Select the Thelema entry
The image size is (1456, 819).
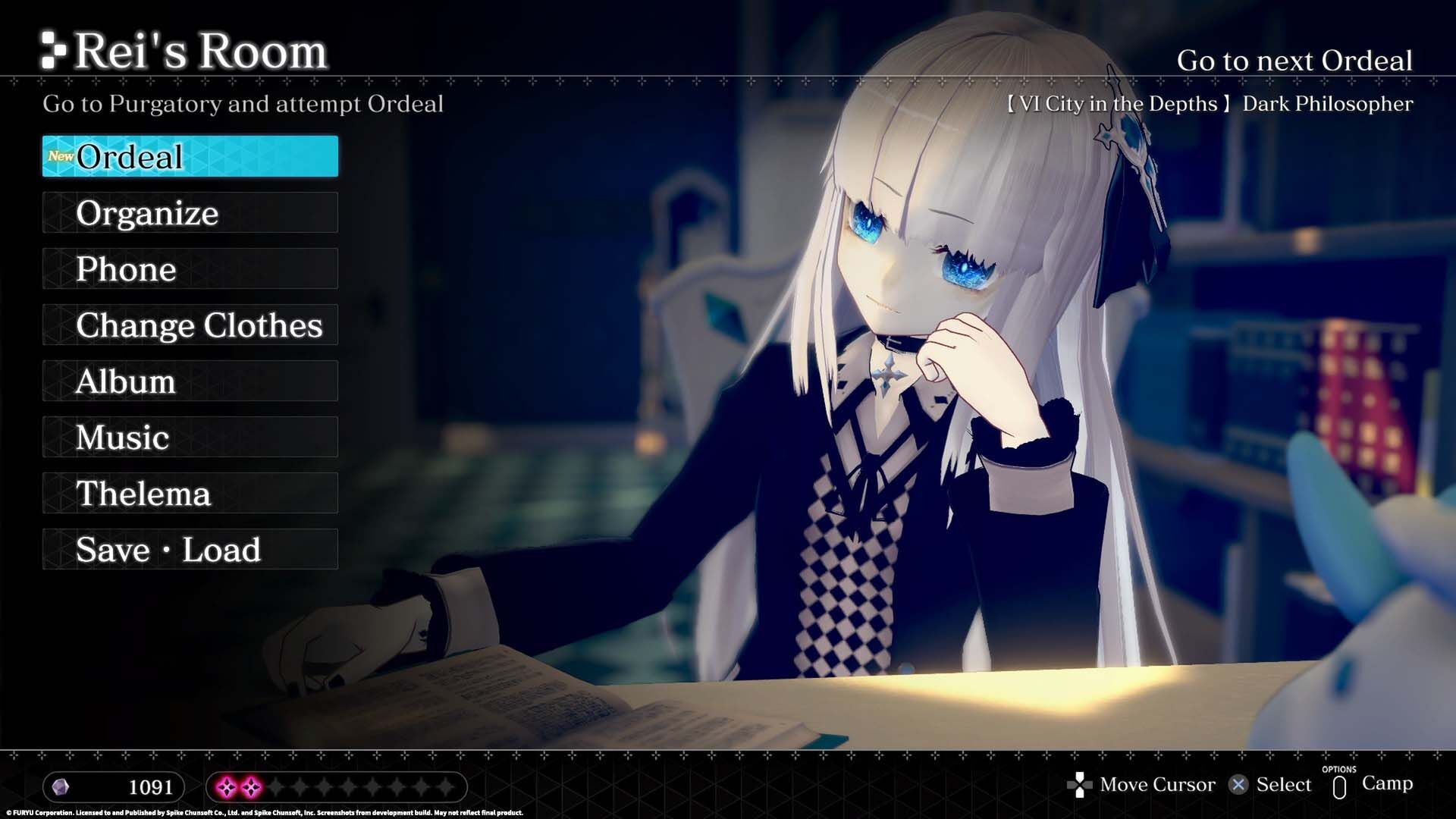pyautogui.click(x=190, y=493)
